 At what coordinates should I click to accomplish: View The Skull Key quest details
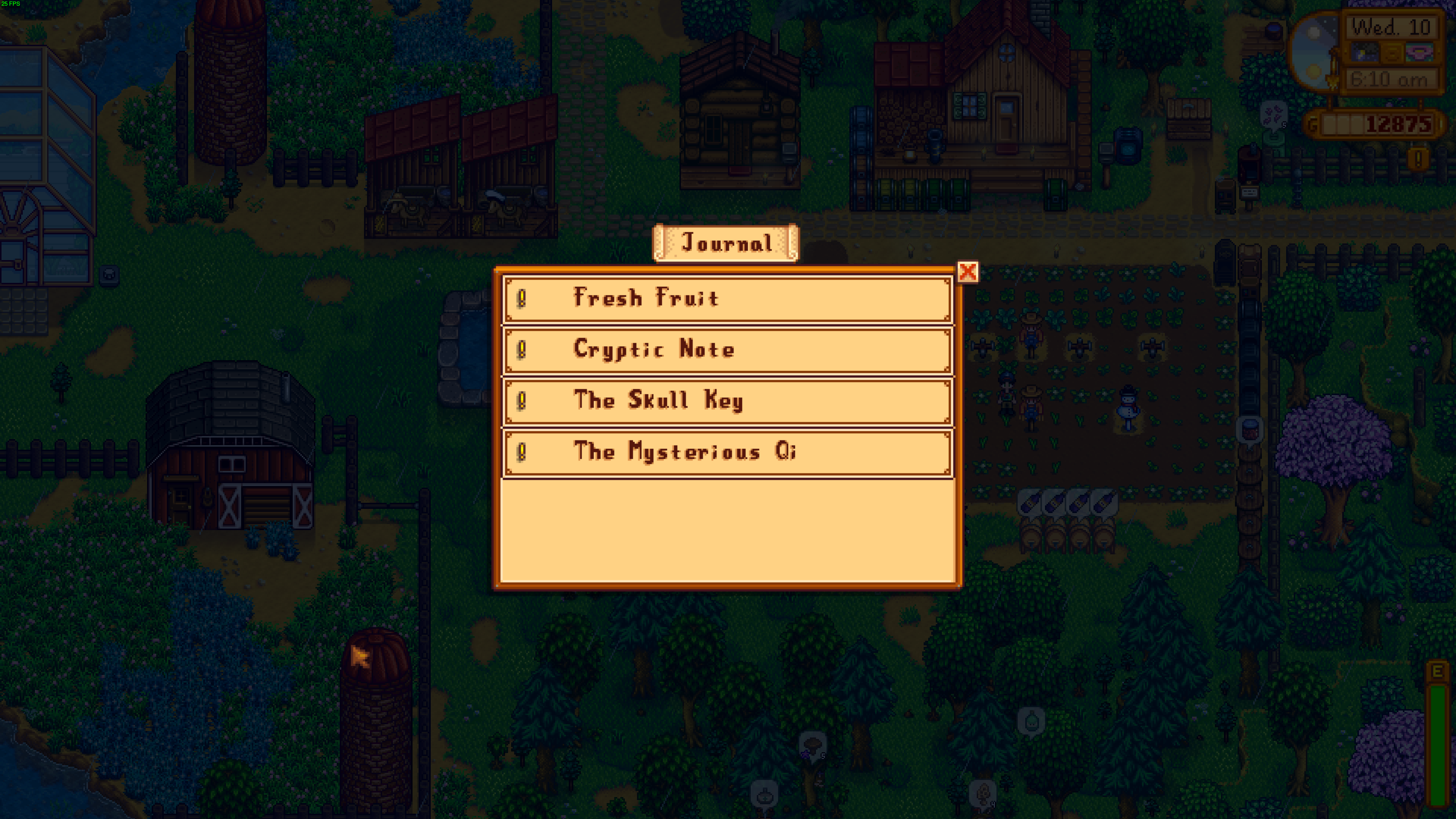728,401
